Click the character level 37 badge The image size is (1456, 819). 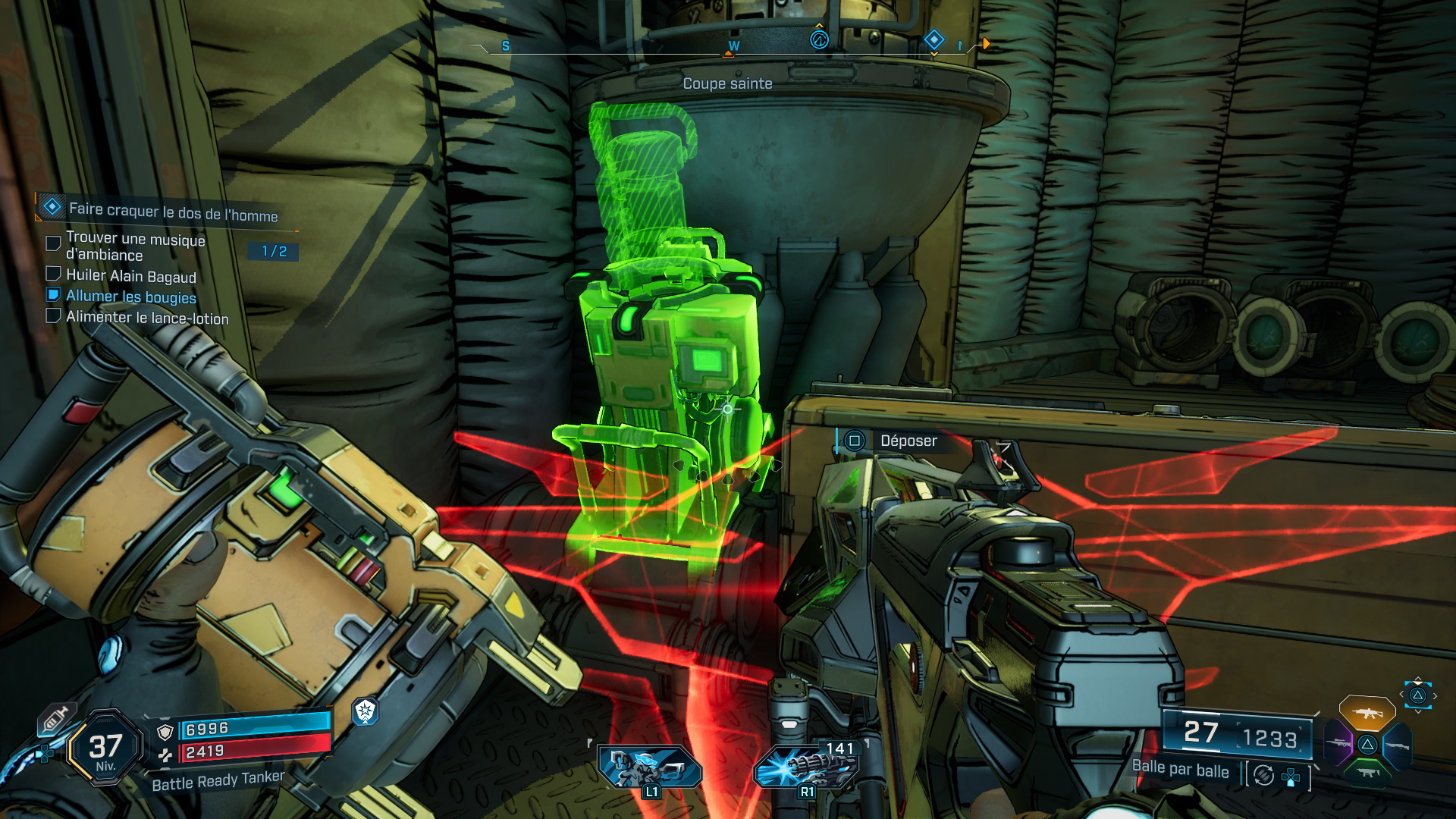105,748
